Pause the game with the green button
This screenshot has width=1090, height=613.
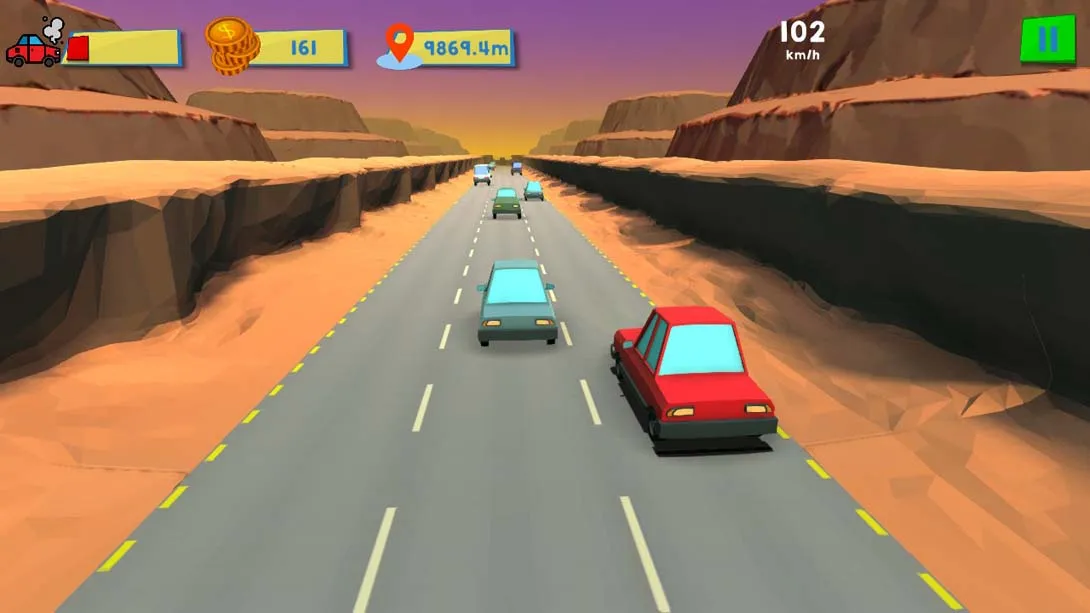click(1047, 40)
